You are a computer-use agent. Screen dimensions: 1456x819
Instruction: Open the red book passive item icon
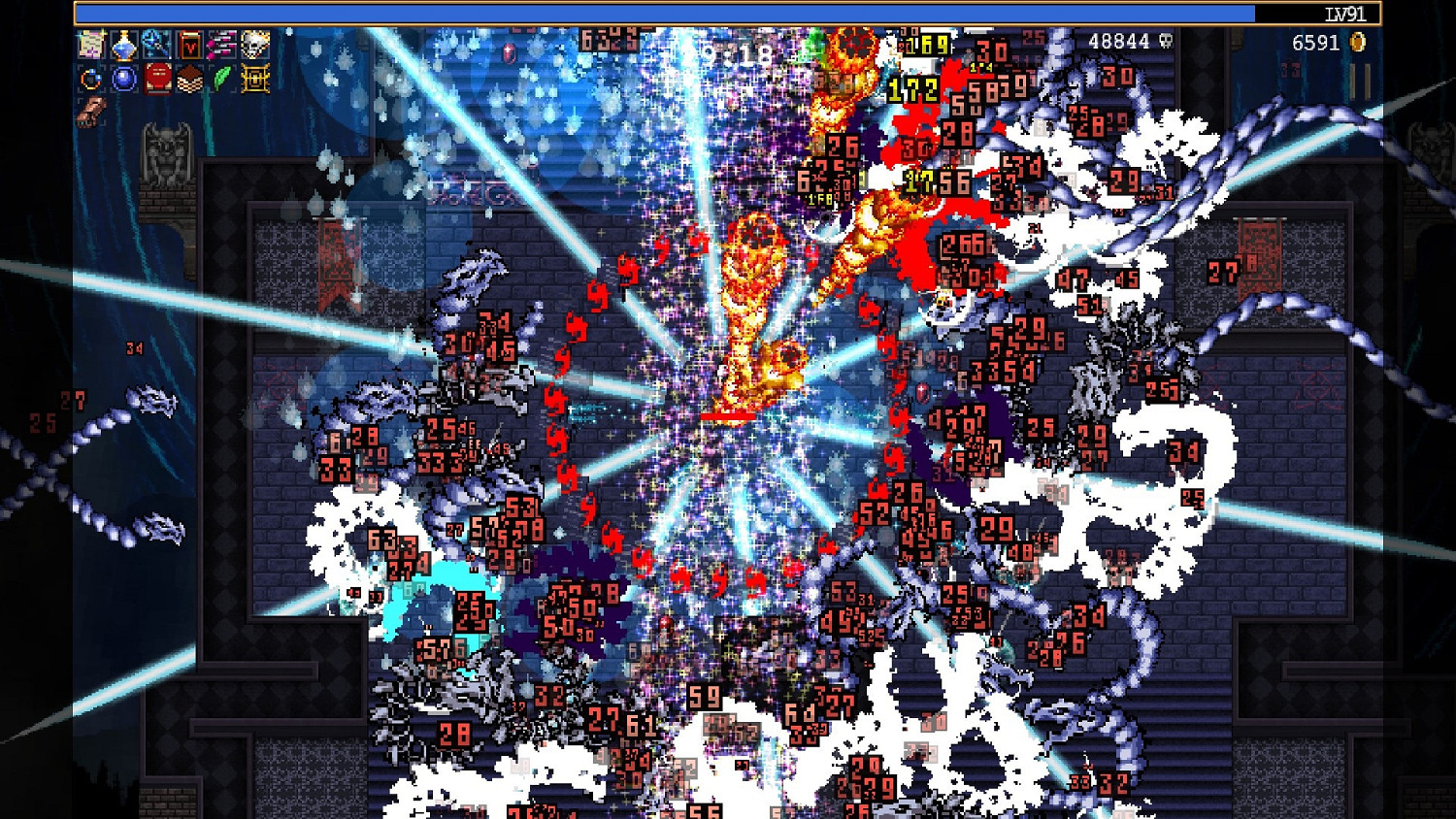(157, 77)
